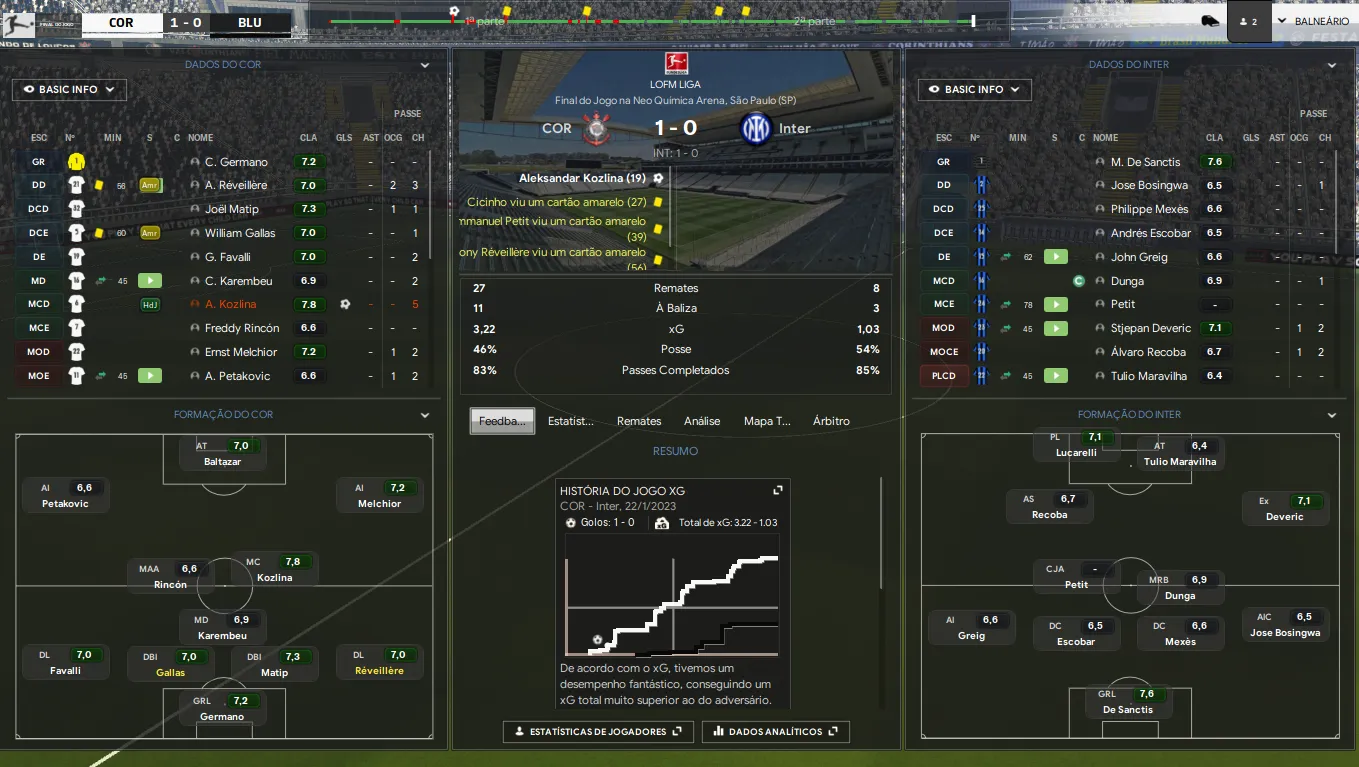Collapse the Formação do COR panel
The width and height of the screenshot is (1359, 767).
coord(425,415)
